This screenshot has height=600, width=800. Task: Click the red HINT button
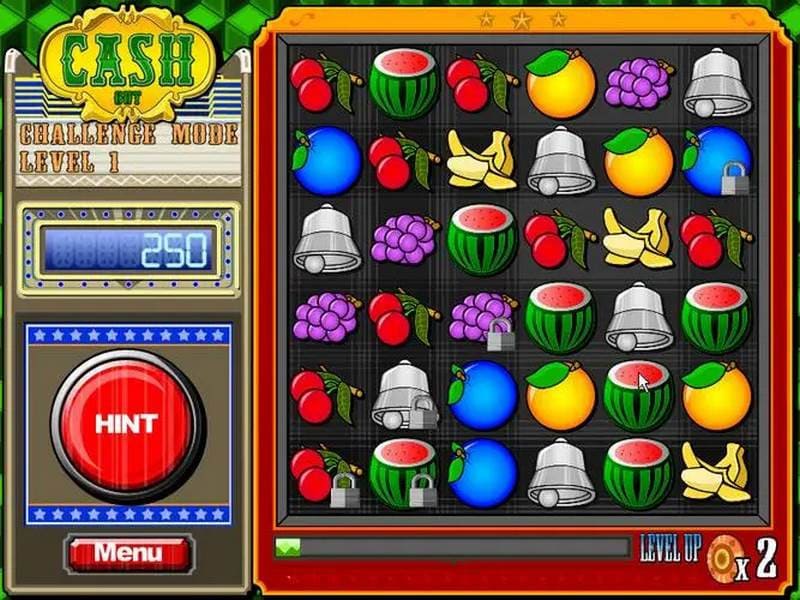[127, 422]
